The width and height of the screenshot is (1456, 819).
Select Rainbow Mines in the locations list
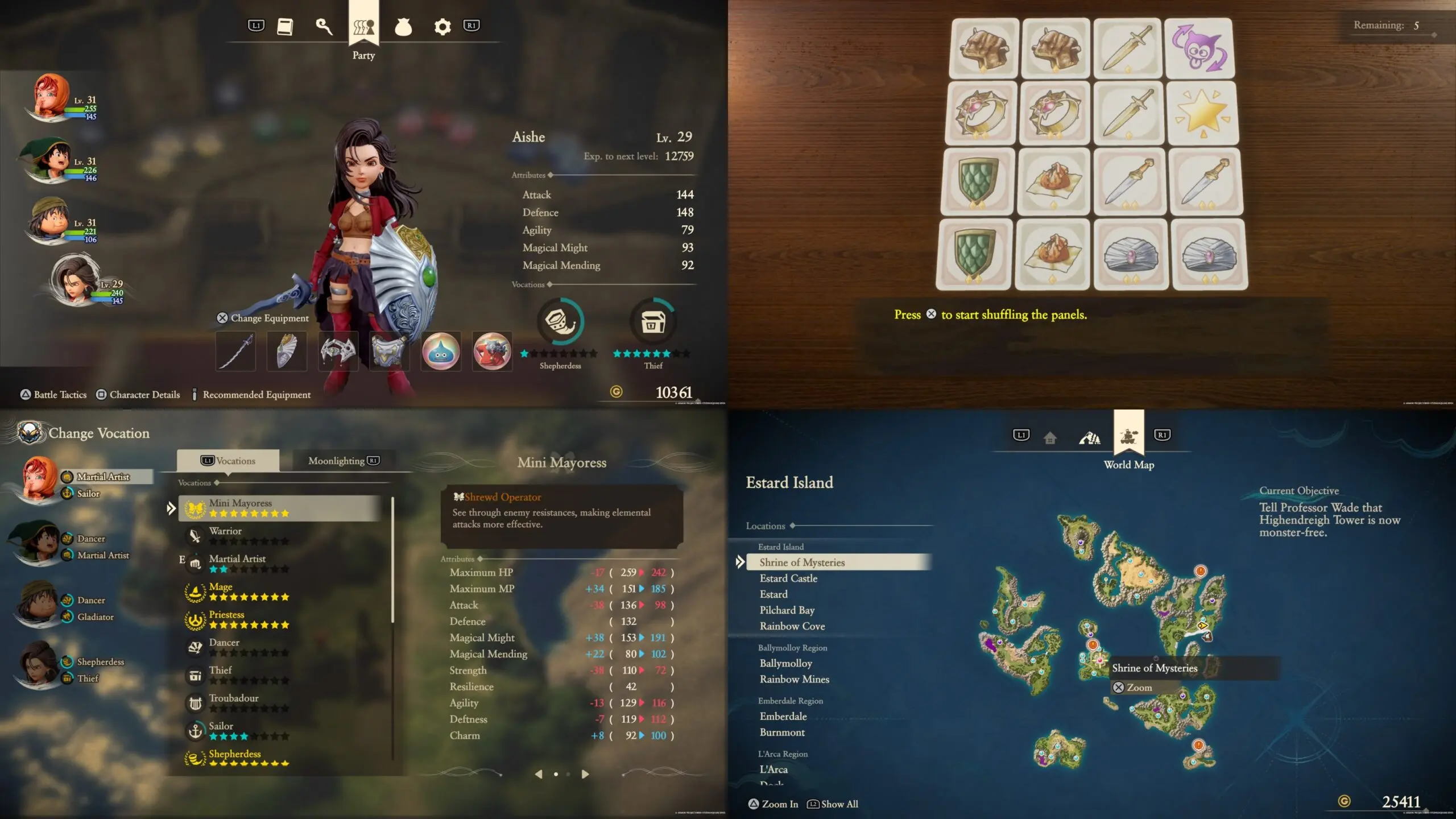point(794,679)
